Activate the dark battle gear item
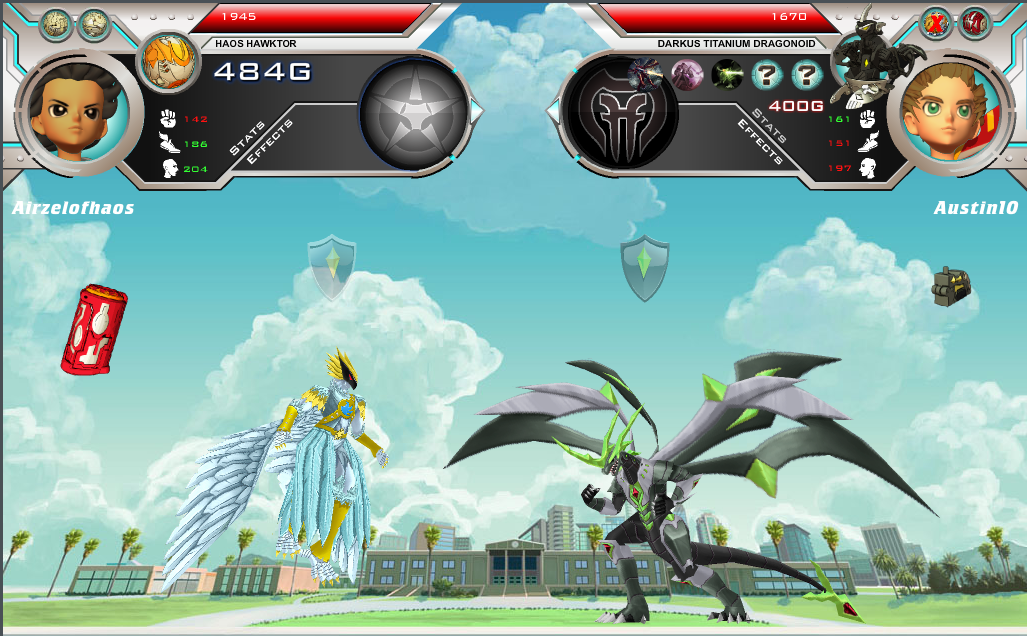 coord(951,287)
